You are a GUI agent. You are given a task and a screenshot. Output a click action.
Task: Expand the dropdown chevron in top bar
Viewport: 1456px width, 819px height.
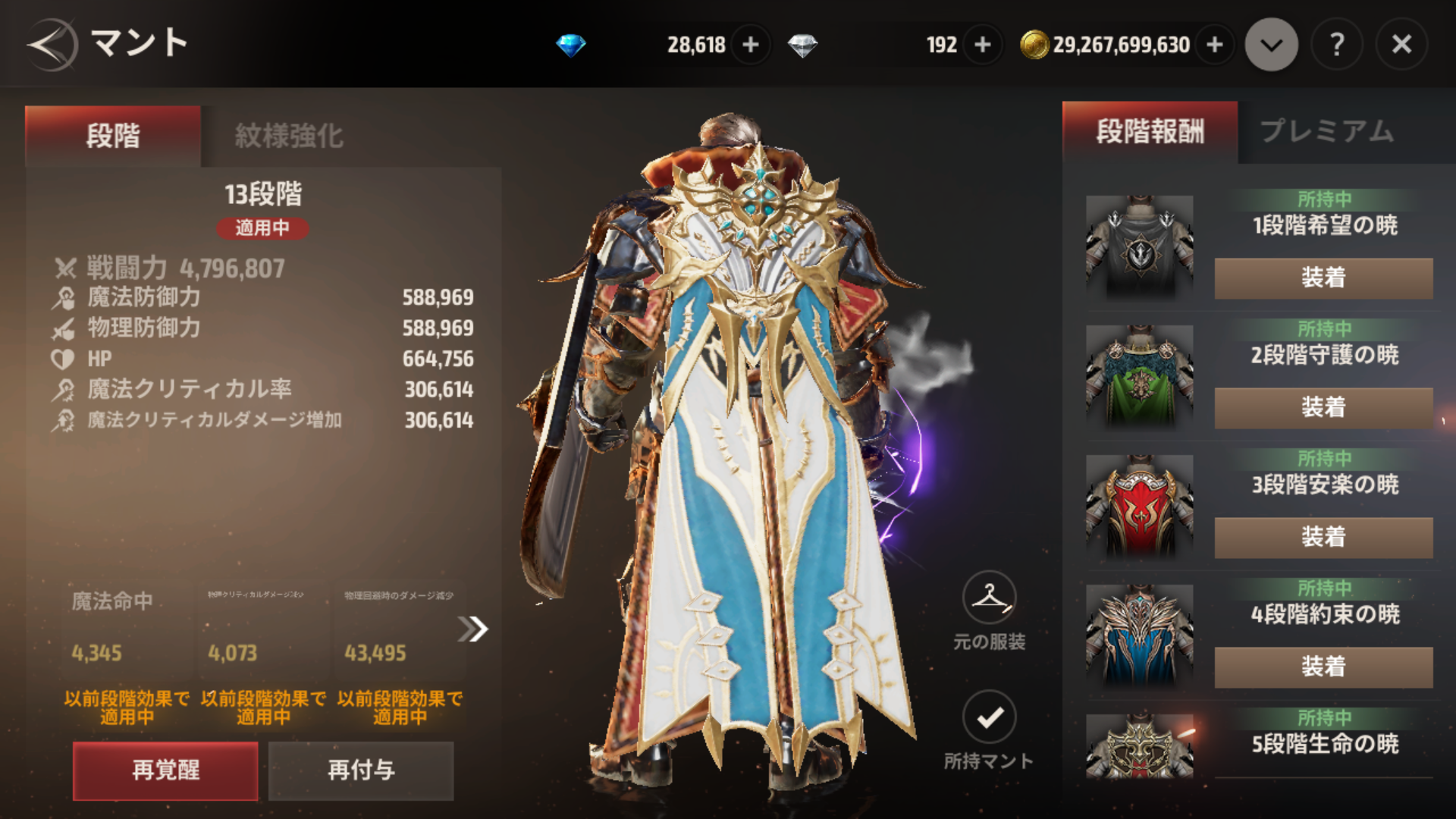[x=1272, y=45]
